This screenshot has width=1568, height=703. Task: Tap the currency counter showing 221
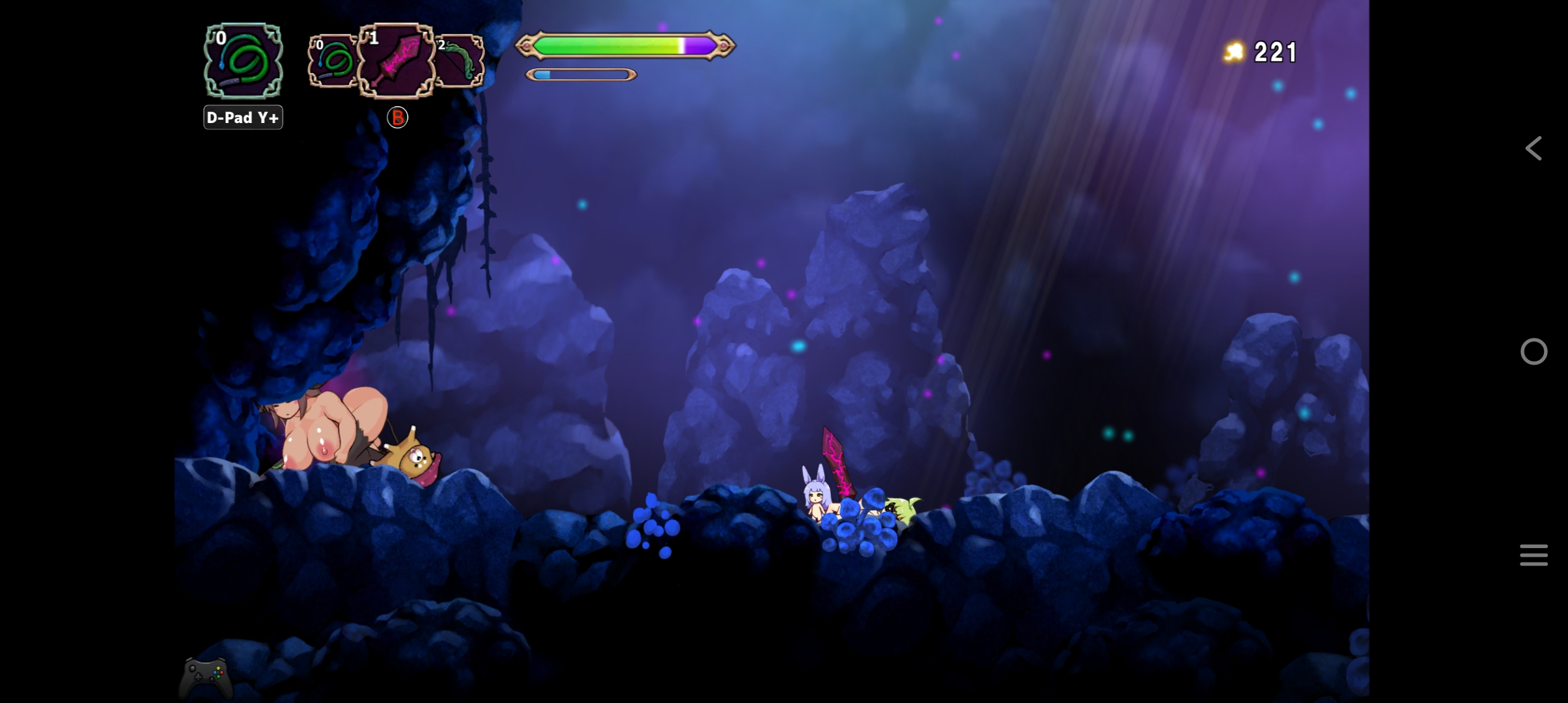pos(1276,51)
